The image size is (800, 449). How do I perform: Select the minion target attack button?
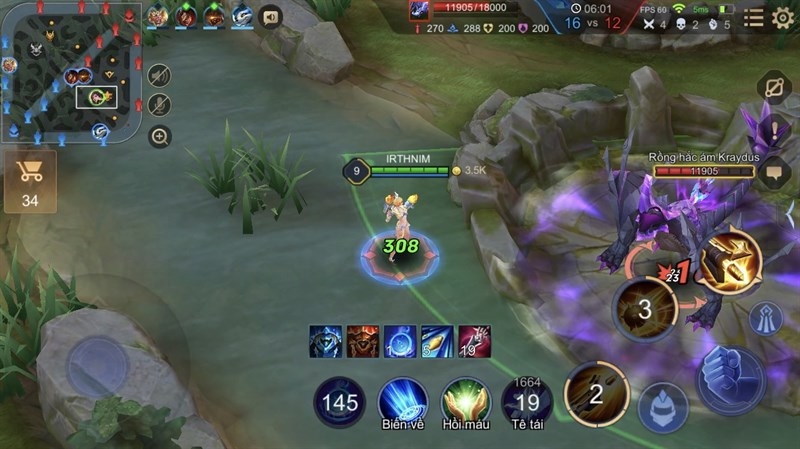pyautogui.click(x=662, y=407)
